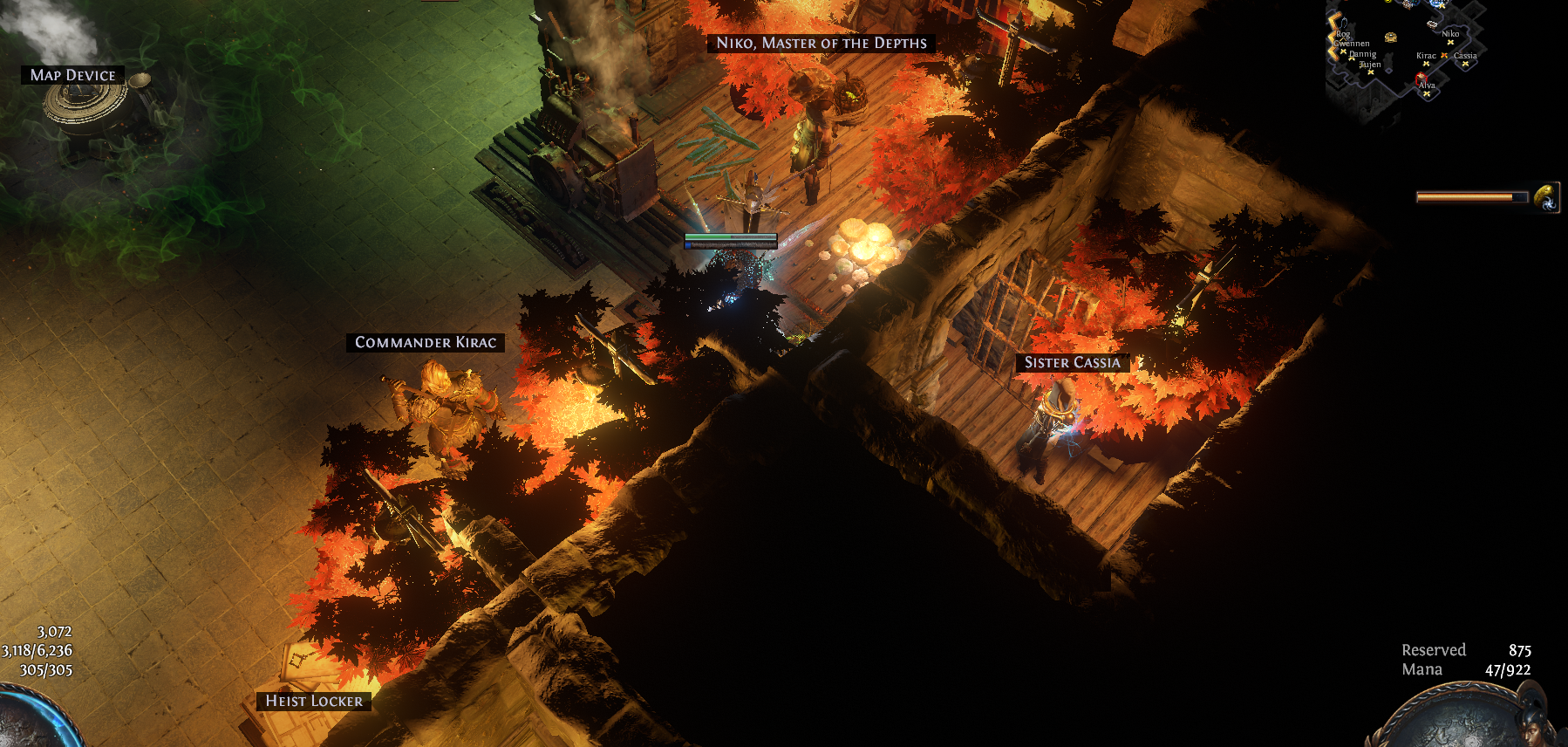Viewport: 1568px width, 747px height.
Task: Click the golden egg icon beside the orange bar
Action: [x=1546, y=197]
